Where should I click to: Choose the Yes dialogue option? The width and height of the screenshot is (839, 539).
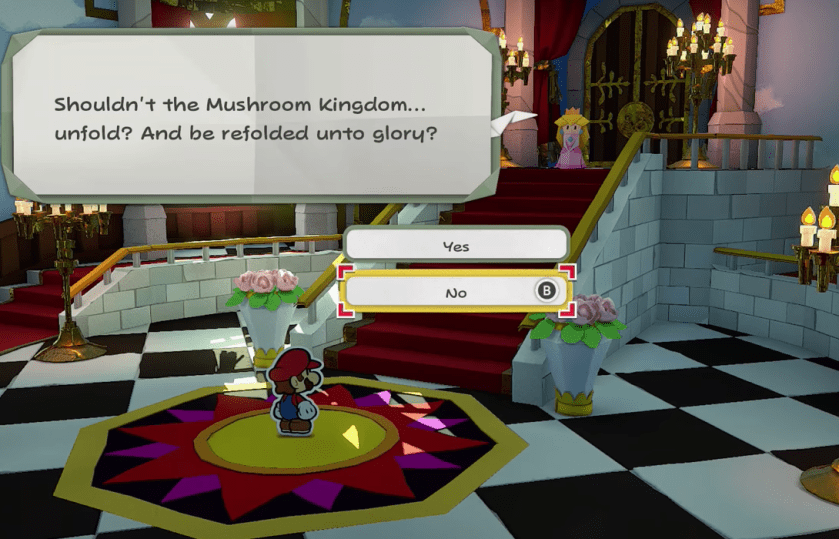point(455,245)
